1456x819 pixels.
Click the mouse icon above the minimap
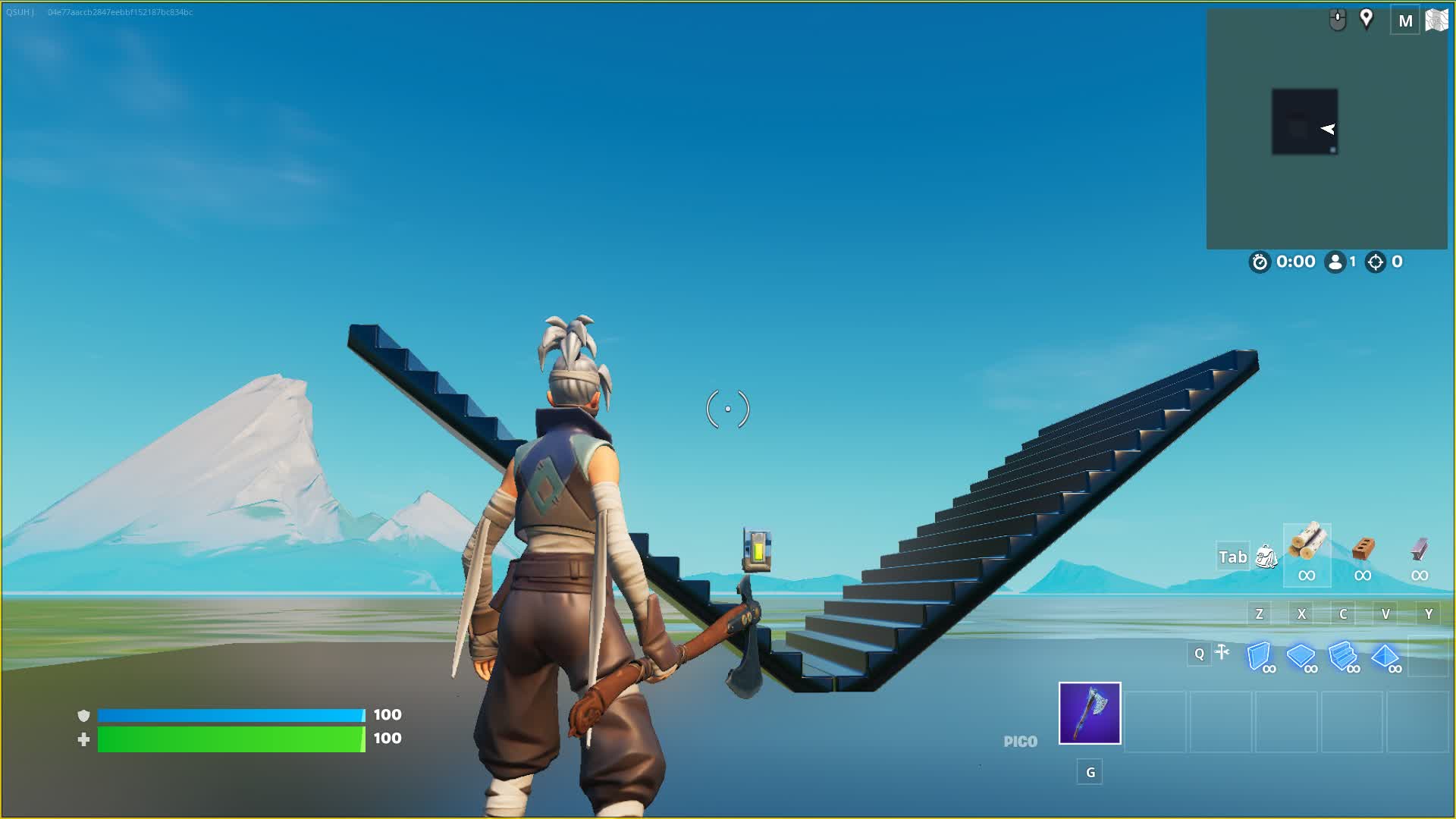(x=1335, y=17)
